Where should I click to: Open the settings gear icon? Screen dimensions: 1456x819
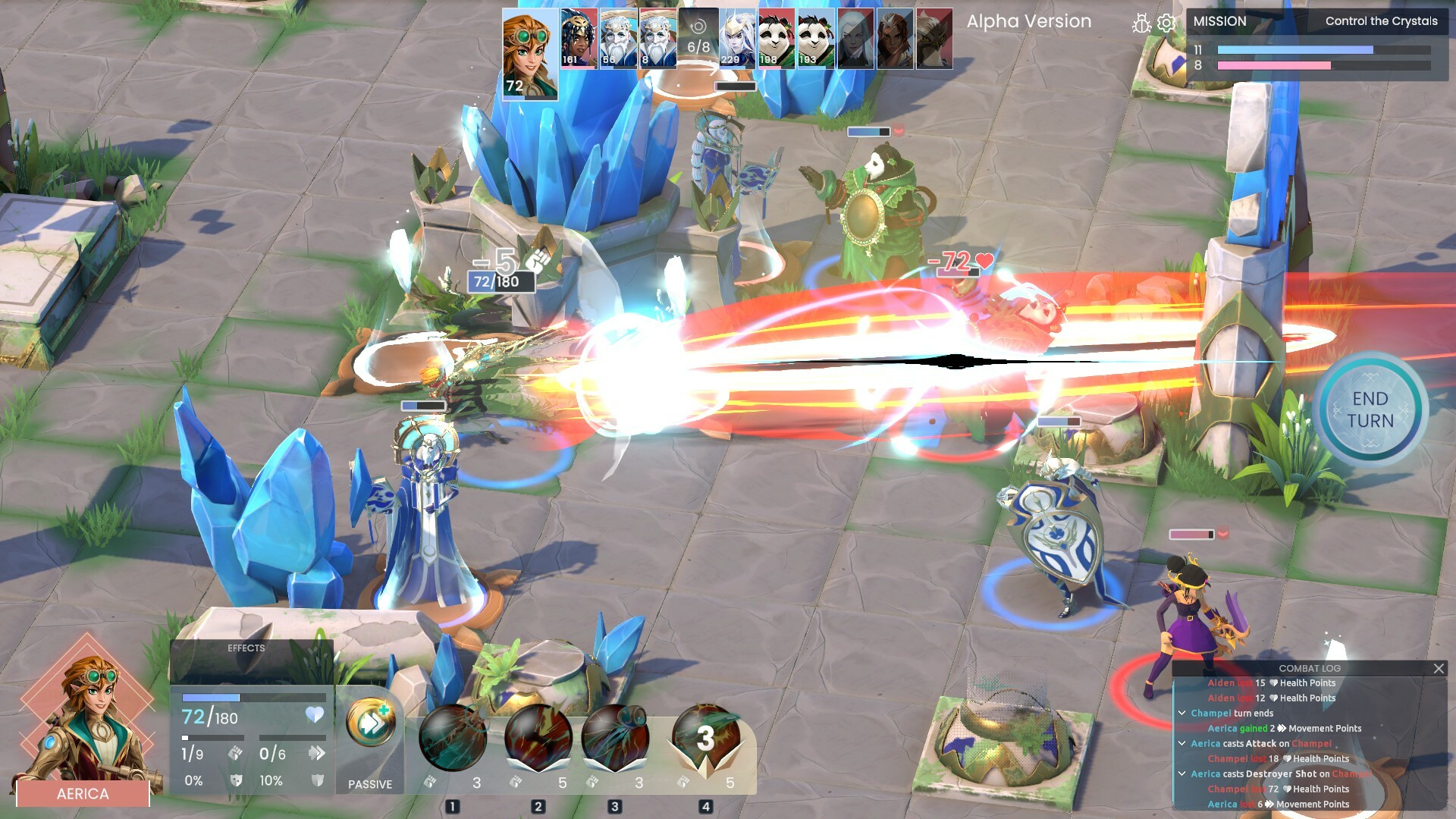tap(1166, 23)
